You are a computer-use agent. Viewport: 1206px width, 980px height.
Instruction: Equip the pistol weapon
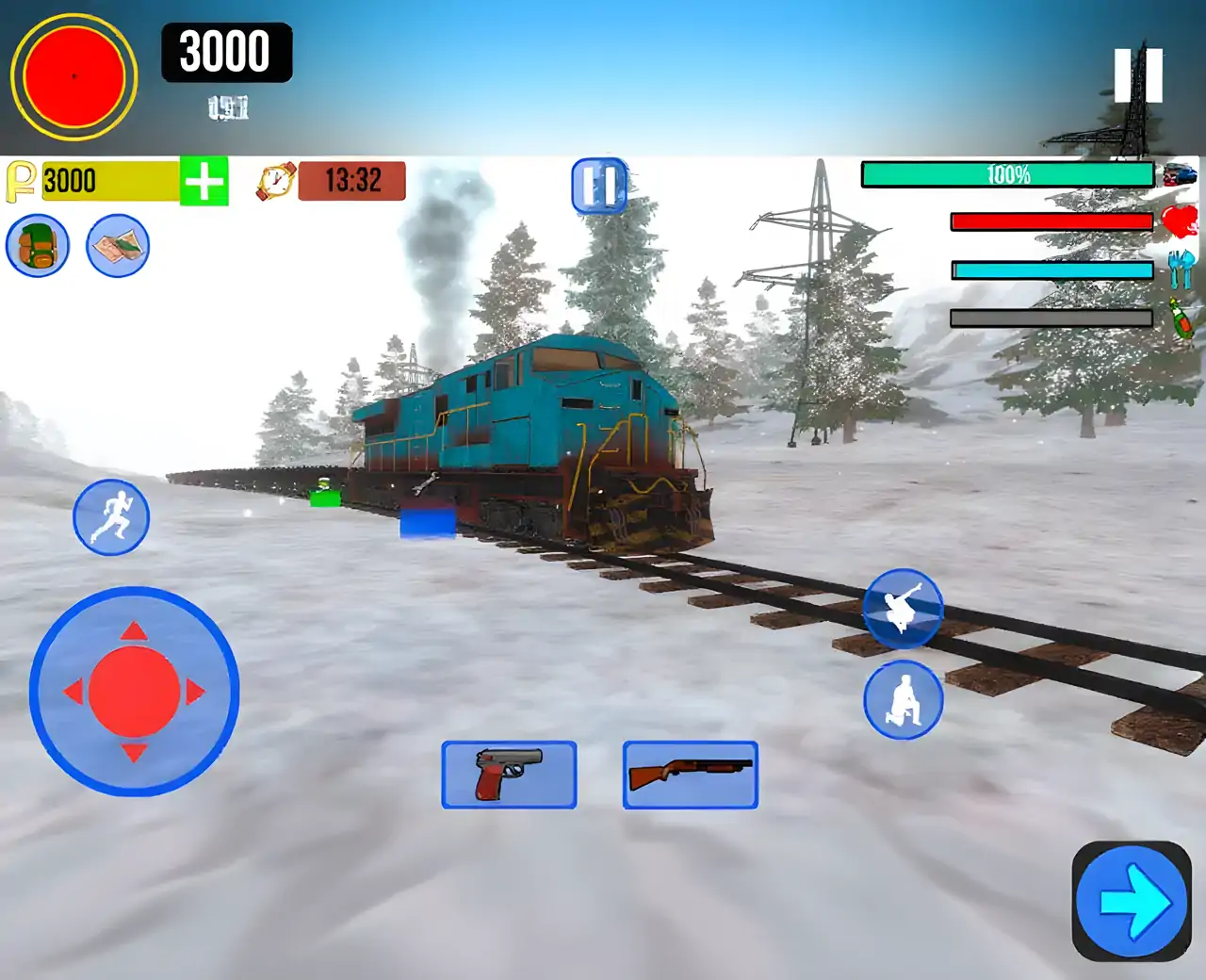pyautogui.click(x=509, y=775)
